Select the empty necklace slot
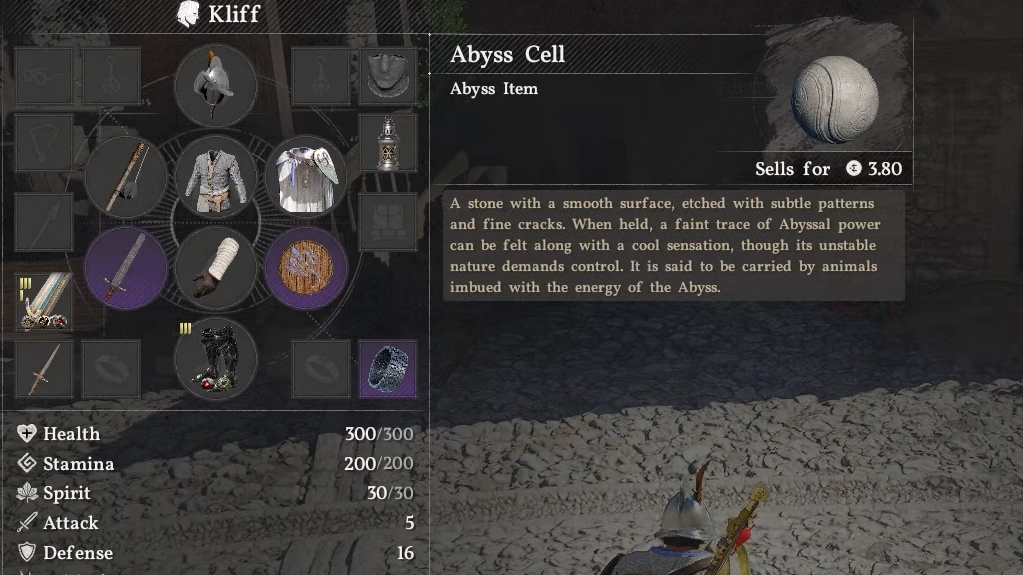 pos(44,143)
